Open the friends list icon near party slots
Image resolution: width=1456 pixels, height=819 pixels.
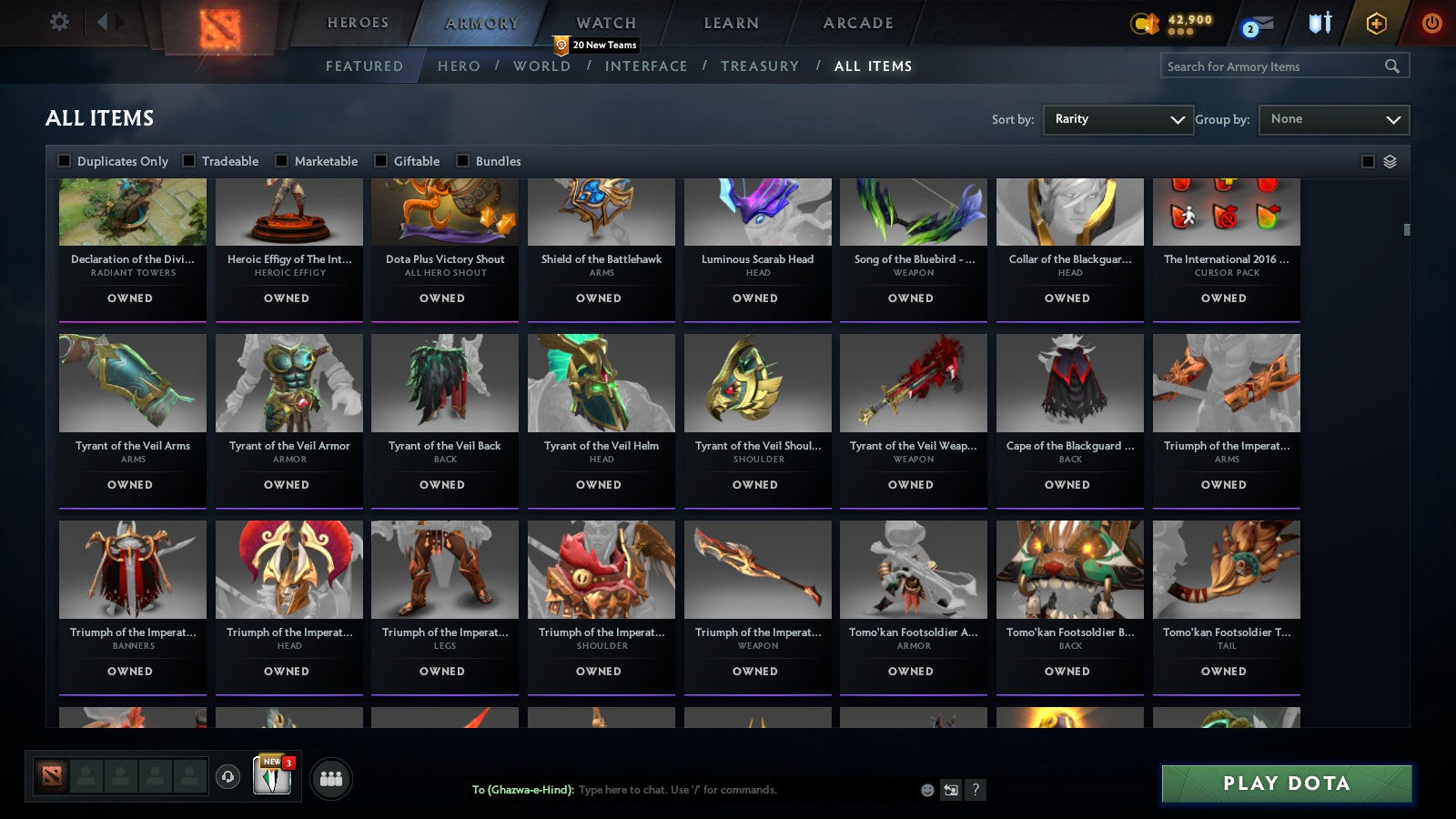[331, 777]
